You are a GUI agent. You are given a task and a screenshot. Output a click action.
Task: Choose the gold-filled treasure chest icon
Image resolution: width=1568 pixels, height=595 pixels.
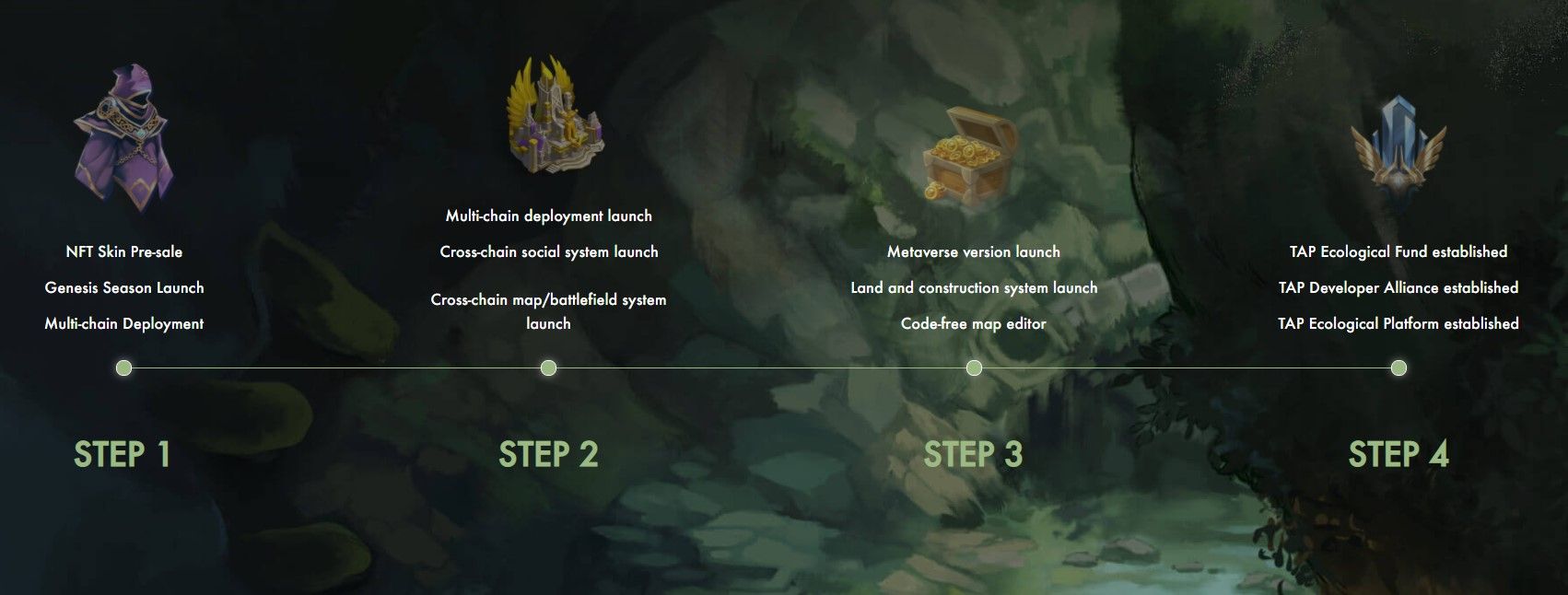(972, 154)
